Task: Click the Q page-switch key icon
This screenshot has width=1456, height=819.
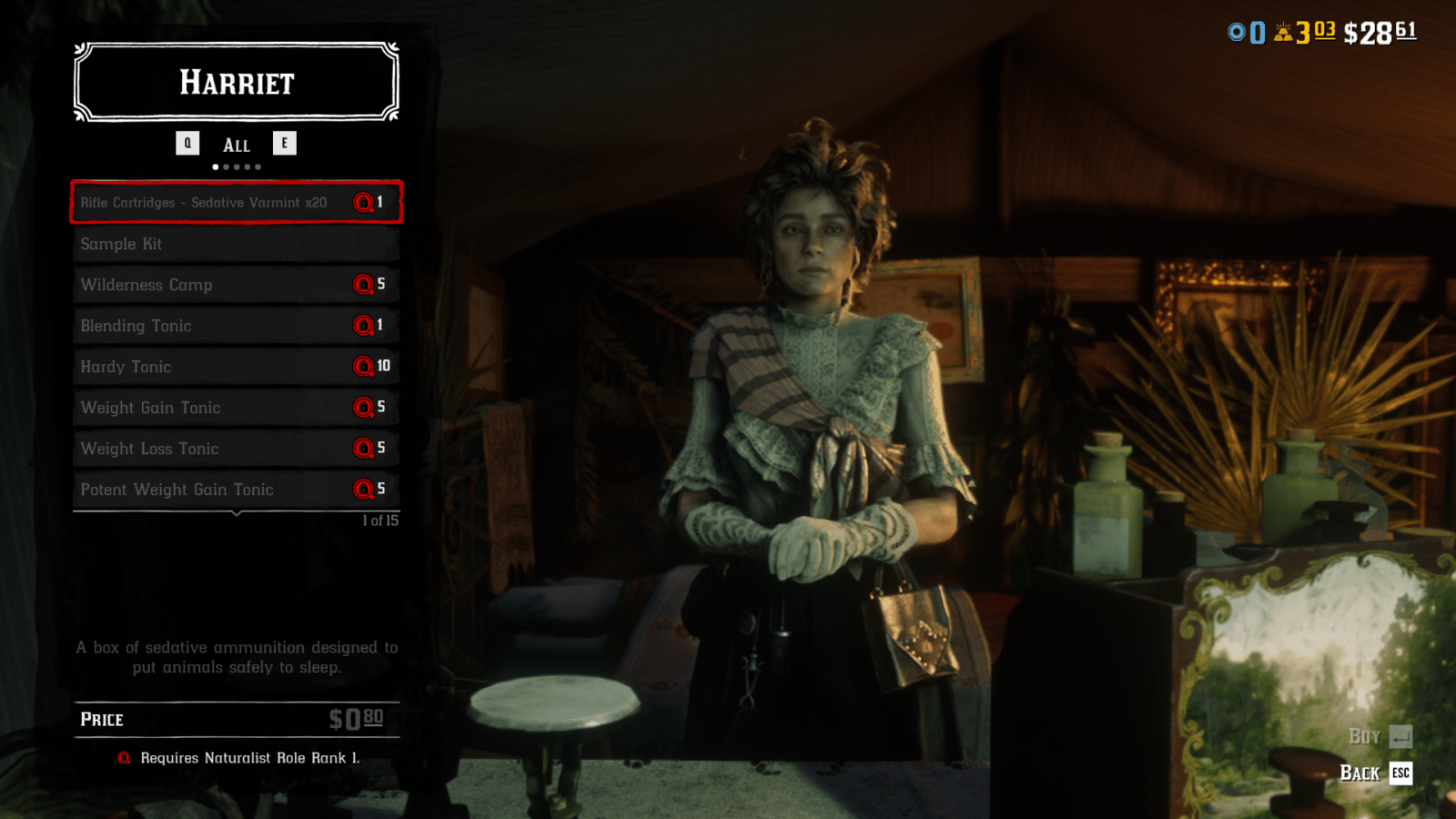Action: 187,143
